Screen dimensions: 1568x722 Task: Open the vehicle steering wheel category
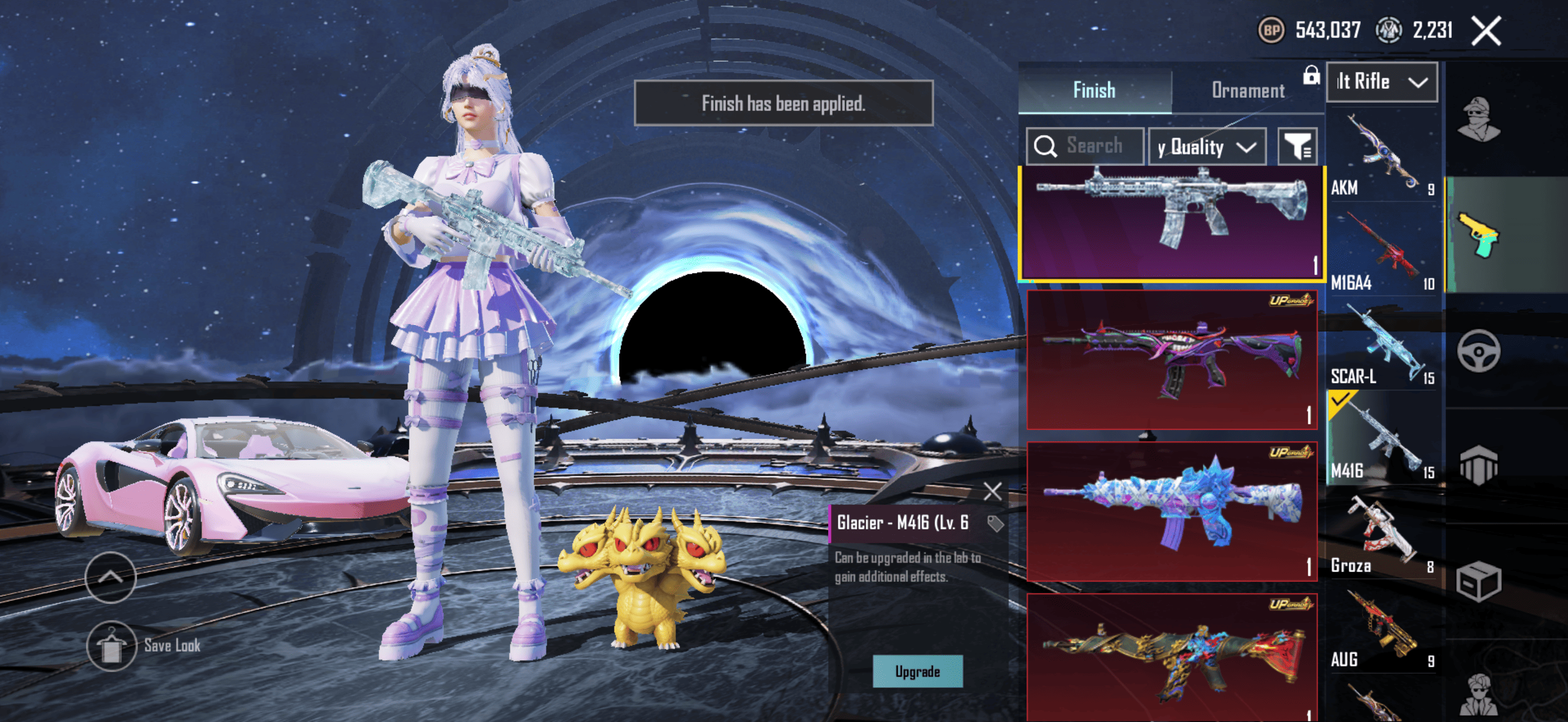[1478, 351]
